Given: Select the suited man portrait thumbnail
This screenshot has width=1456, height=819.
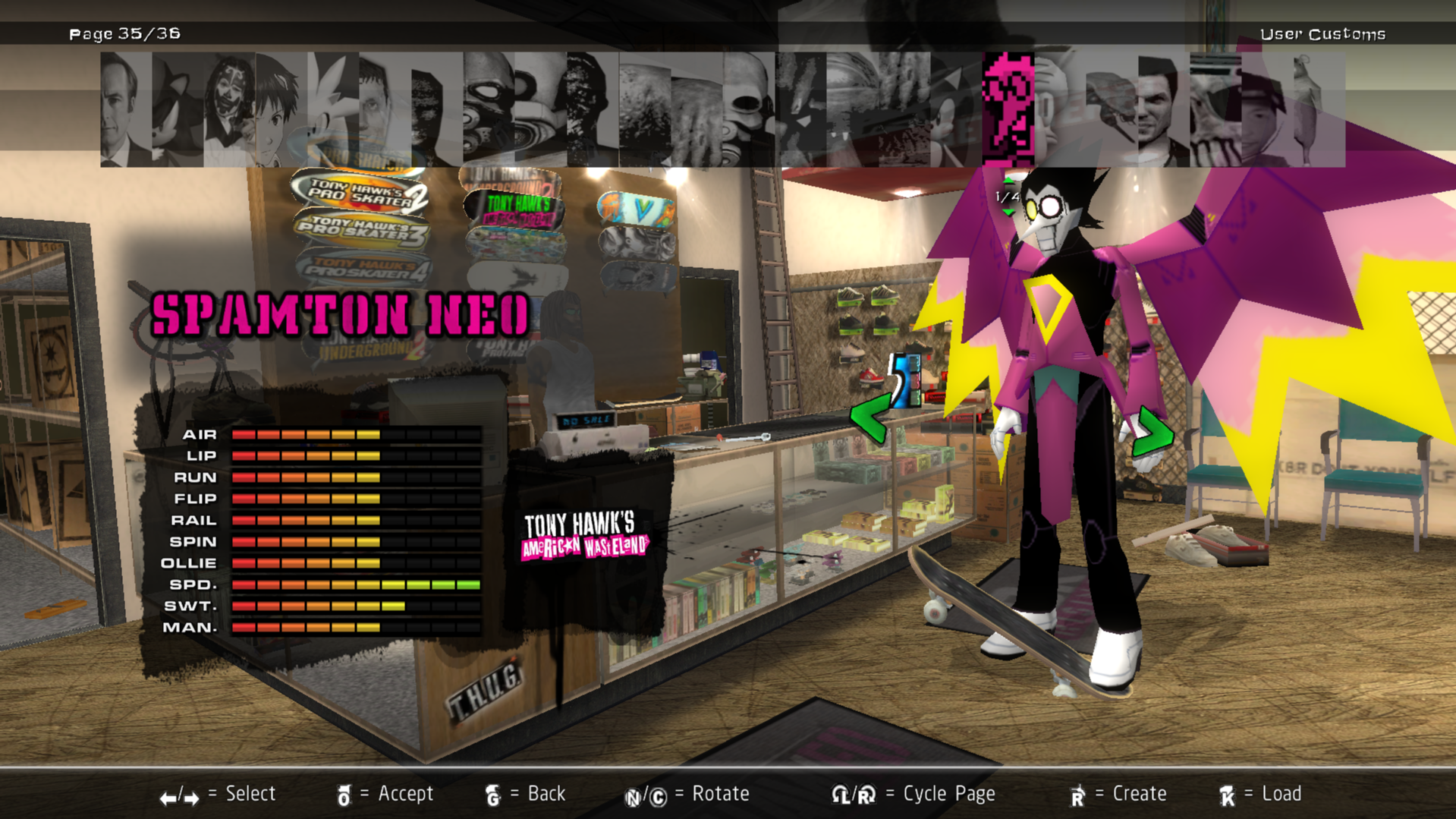Looking at the screenshot, I should coord(126,109).
